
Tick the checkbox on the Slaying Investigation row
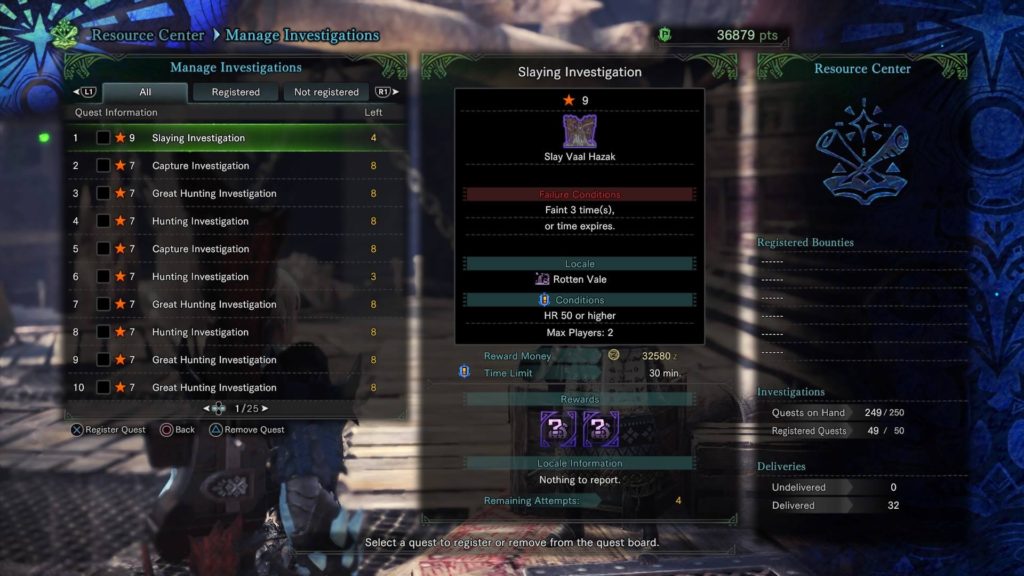tap(103, 138)
